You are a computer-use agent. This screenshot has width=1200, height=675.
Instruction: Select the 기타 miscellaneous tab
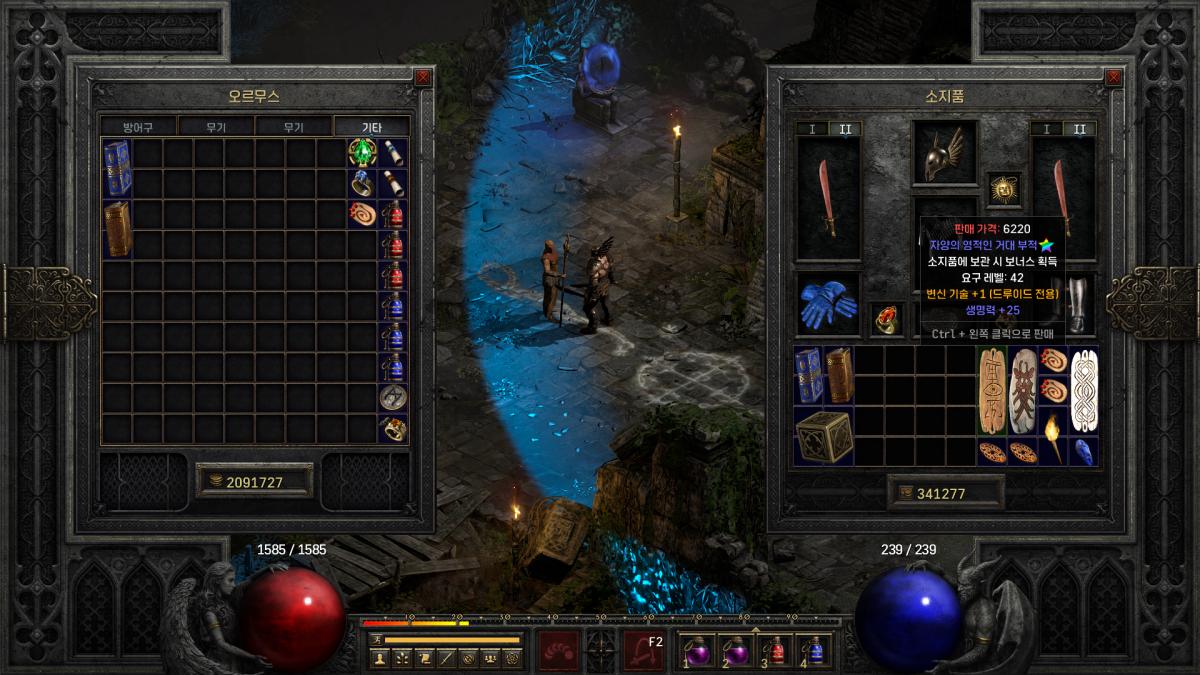click(371, 127)
